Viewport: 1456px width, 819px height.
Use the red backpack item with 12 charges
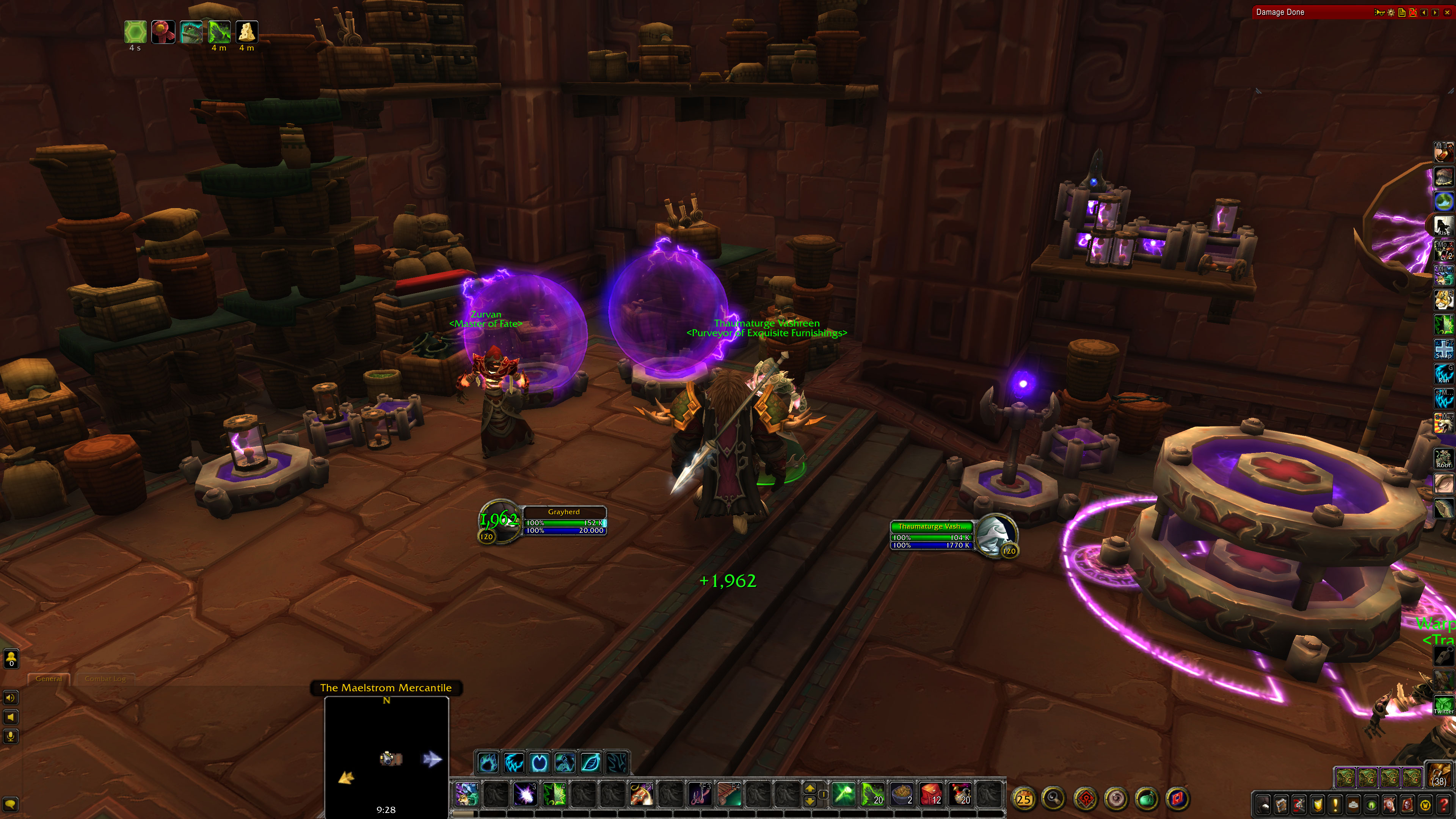pyautogui.click(x=931, y=794)
